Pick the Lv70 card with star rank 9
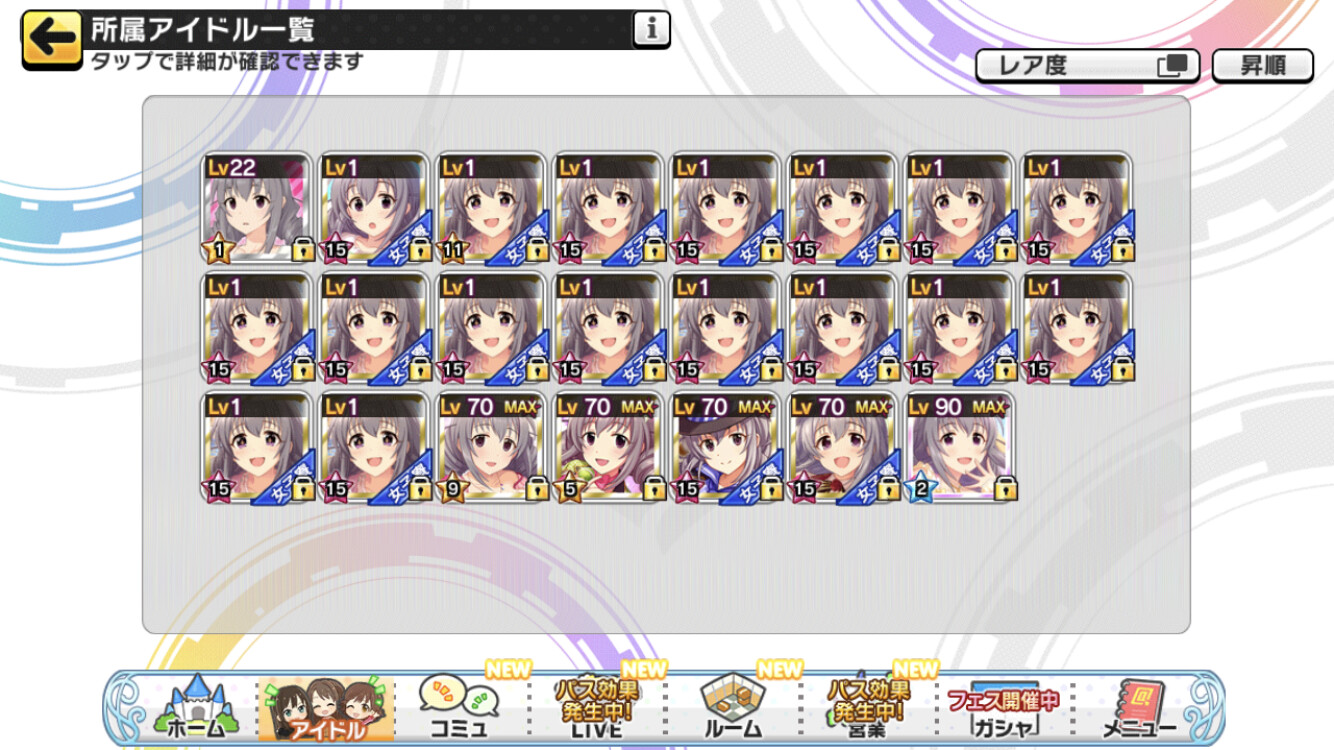 [491, 447]
